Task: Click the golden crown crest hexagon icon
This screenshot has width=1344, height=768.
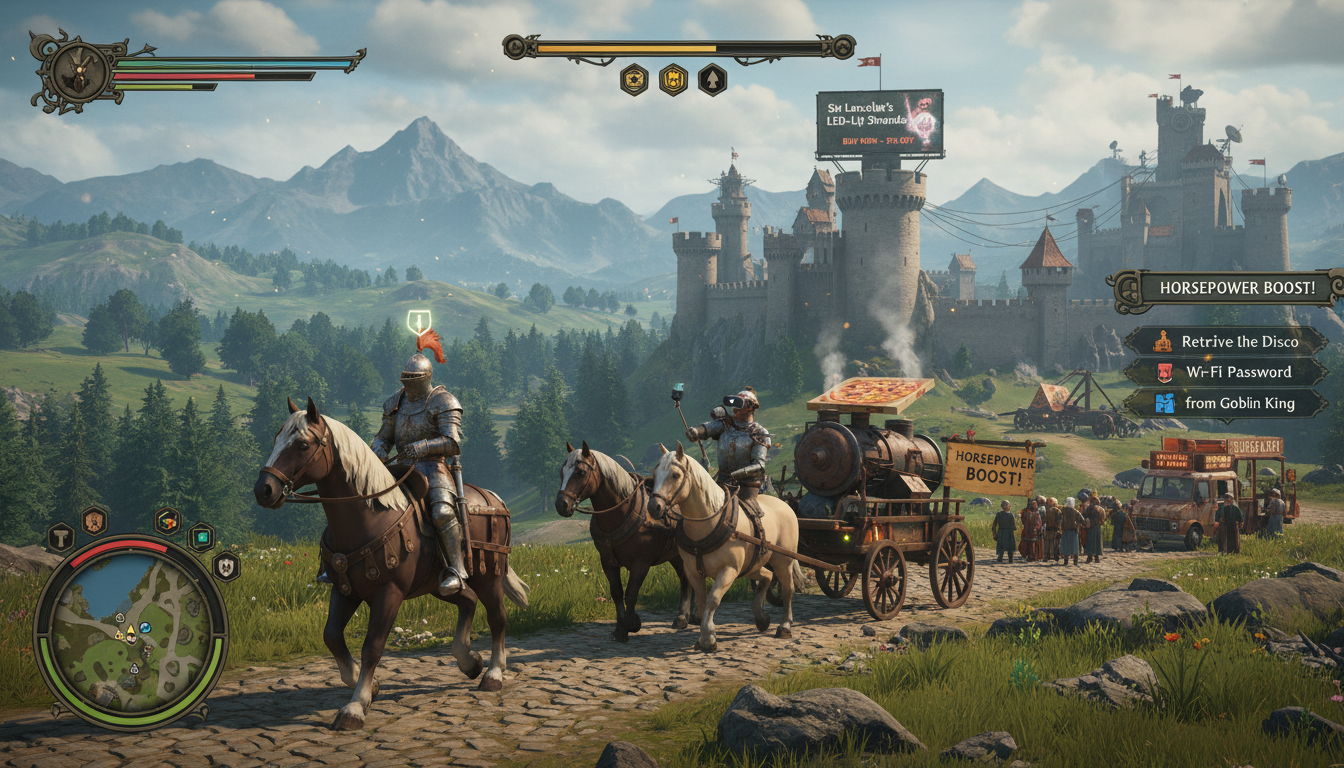Action: 673,79
